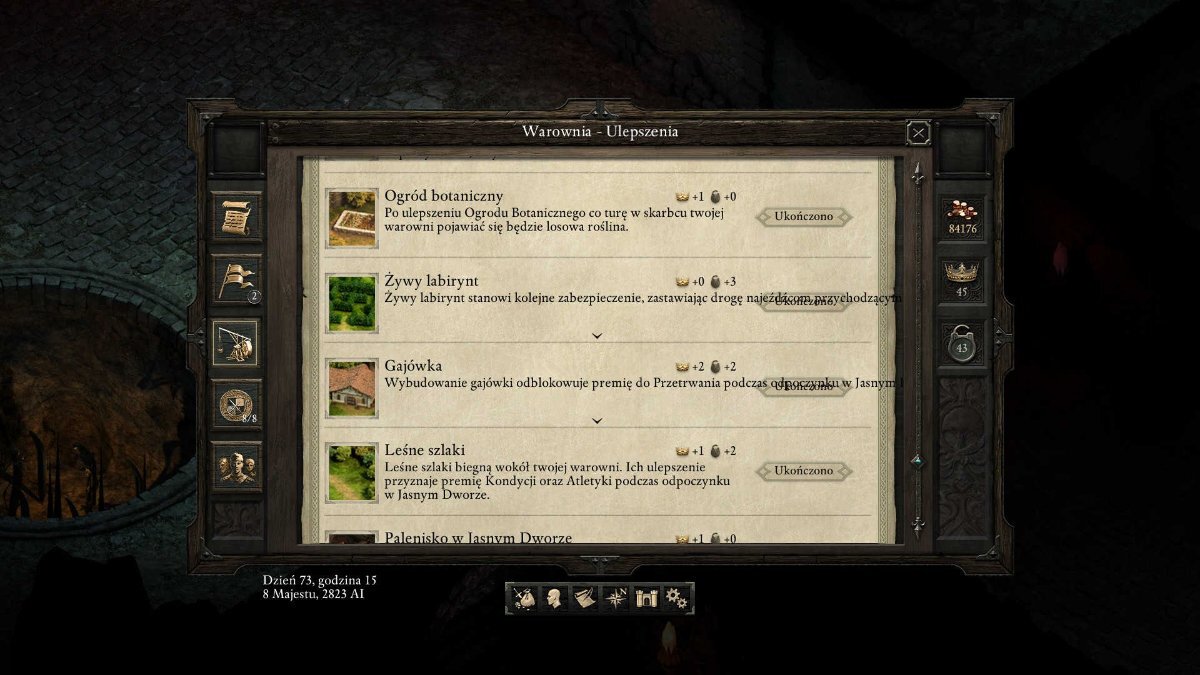Click the Ogród botaniczny Ukończono button
1200x675 pixels.
803,216
